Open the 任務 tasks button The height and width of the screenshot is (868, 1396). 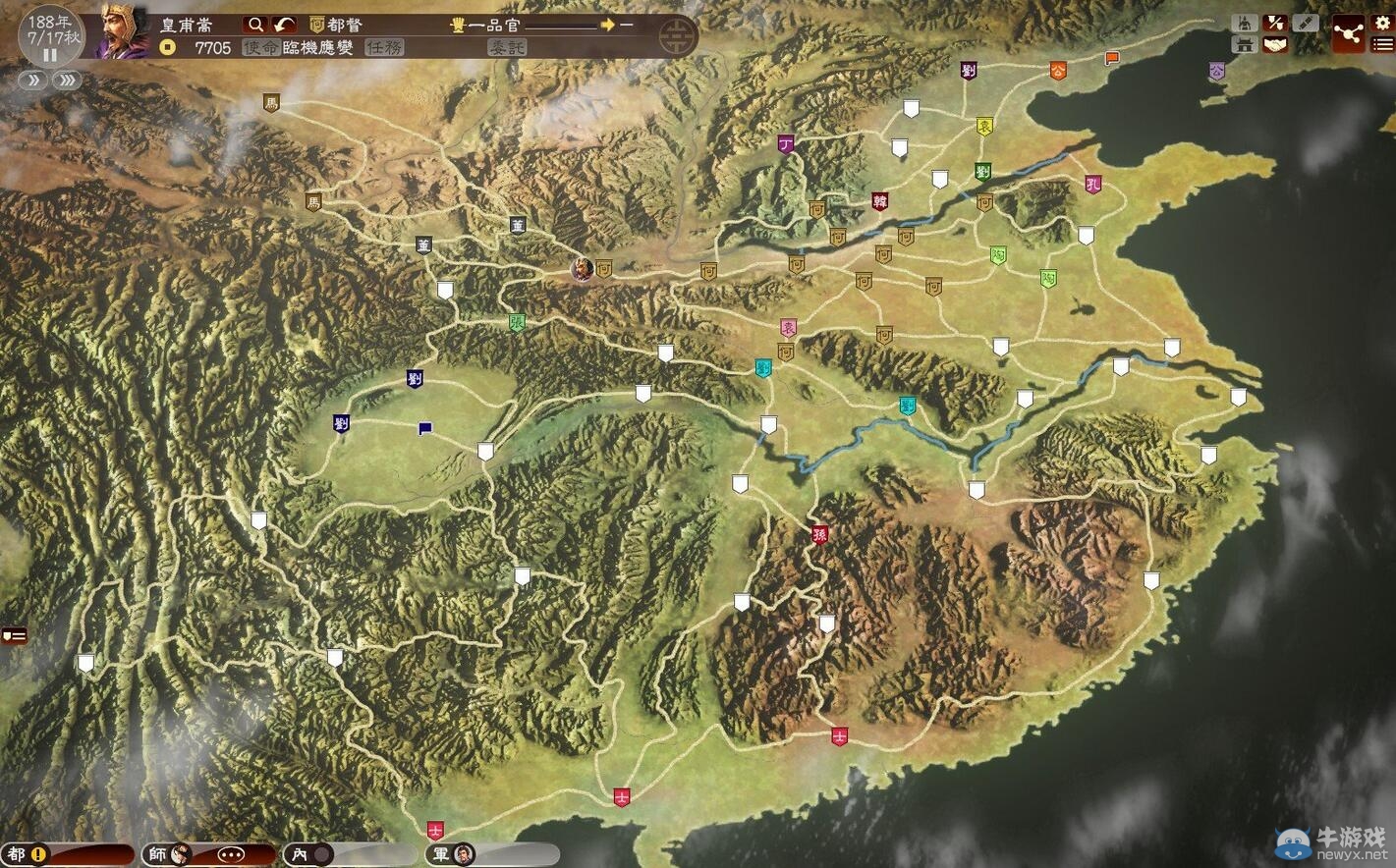pos(383,47)
